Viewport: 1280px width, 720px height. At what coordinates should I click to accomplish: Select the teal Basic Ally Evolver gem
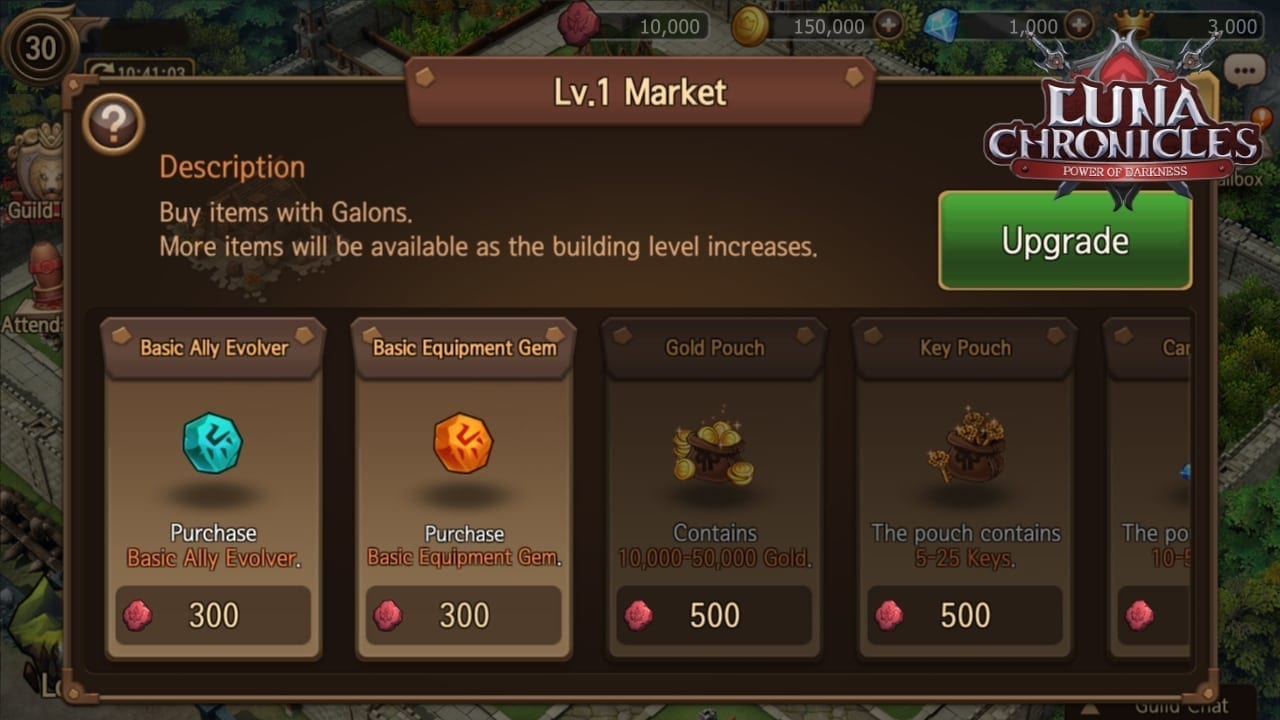click(x=212, y=444)
